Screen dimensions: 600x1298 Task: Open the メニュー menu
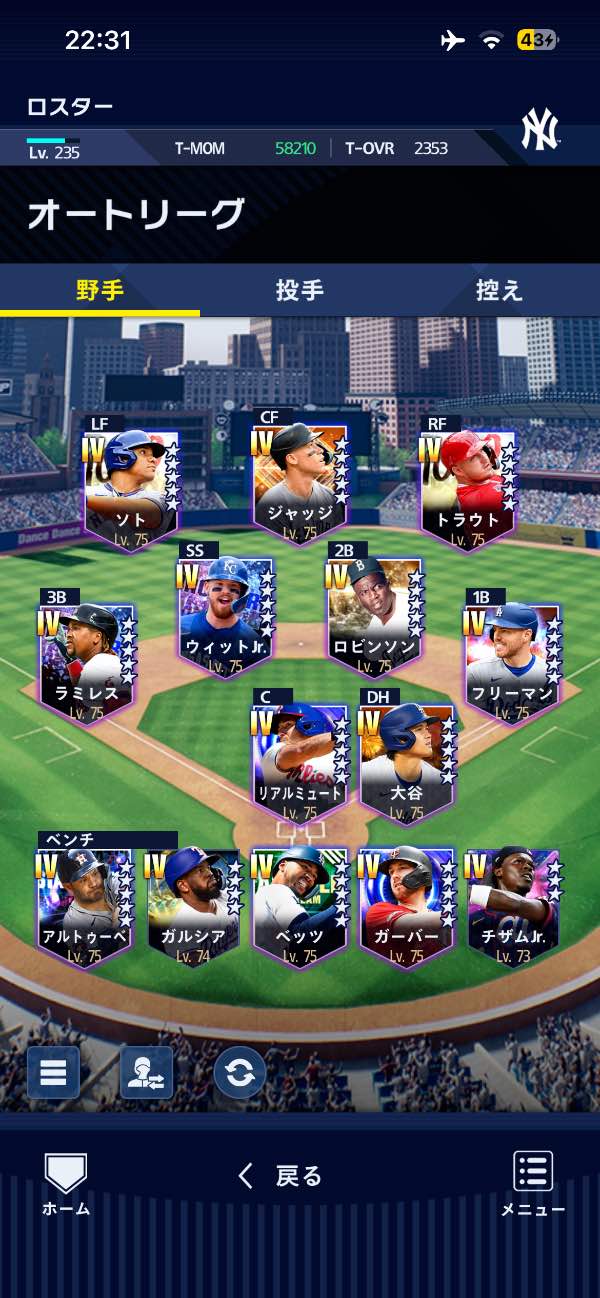pyautogui.click(x=533, y=1184)
